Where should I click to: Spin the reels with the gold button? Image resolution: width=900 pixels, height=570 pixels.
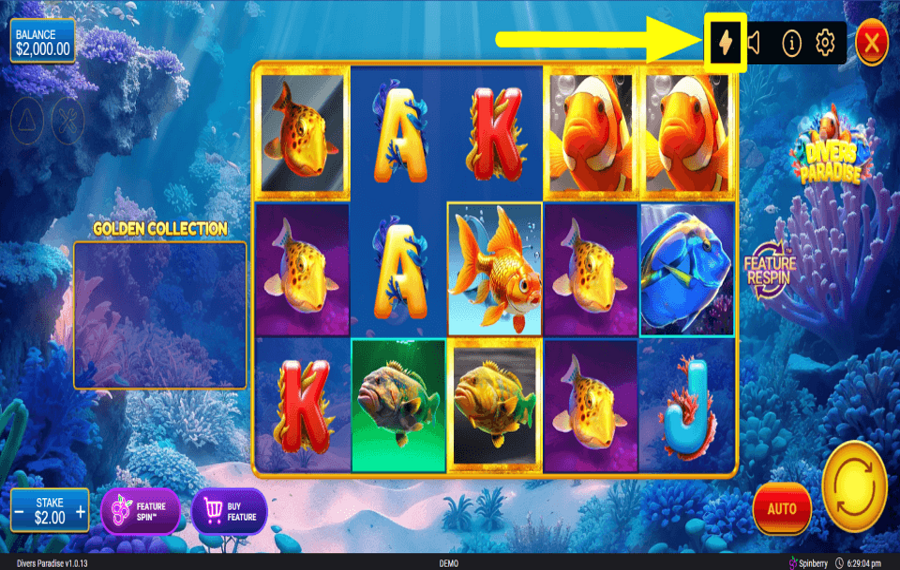pos(854,486)
